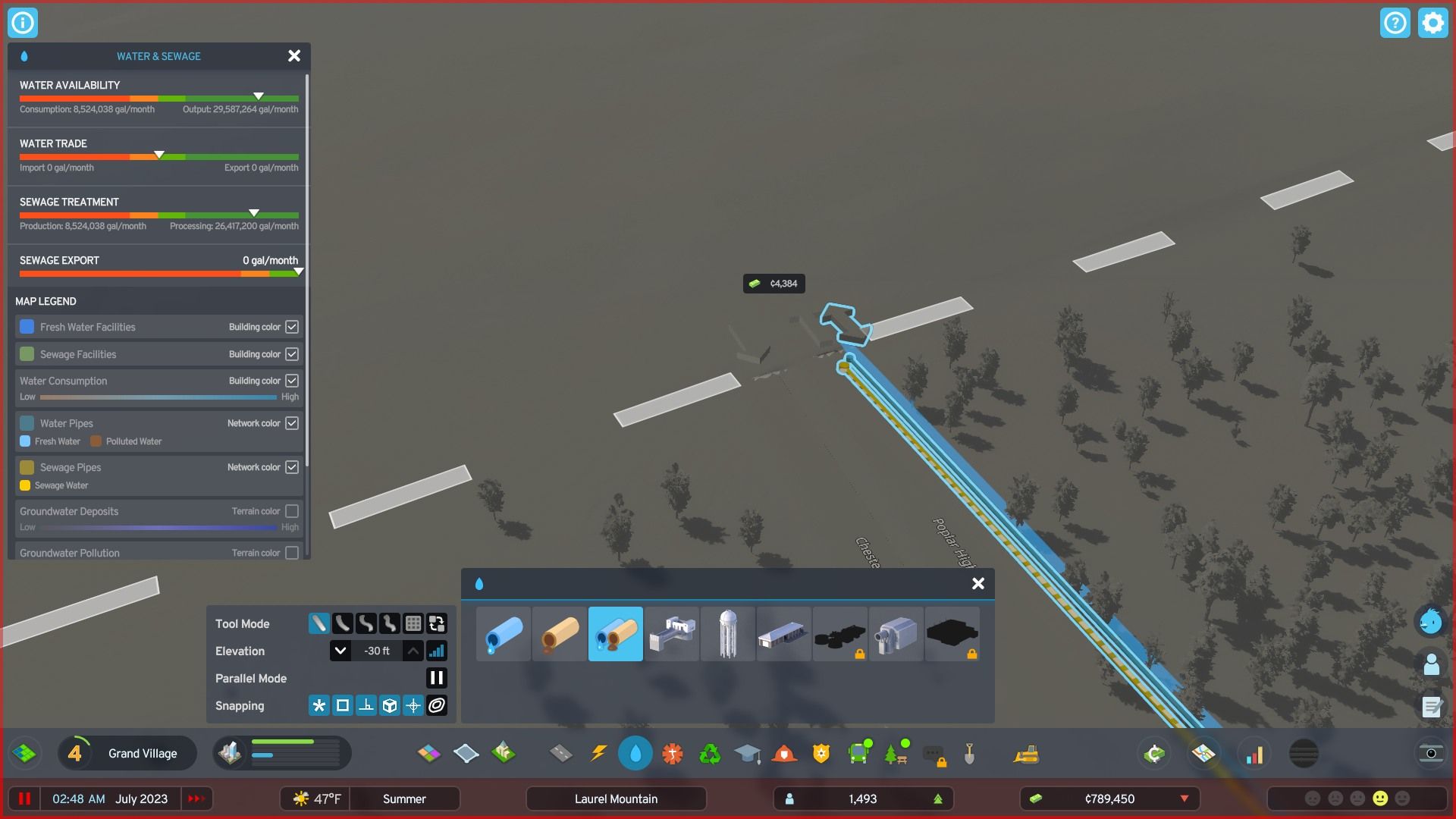
Task: Open the Education services menu
Action: click(748, 753)
